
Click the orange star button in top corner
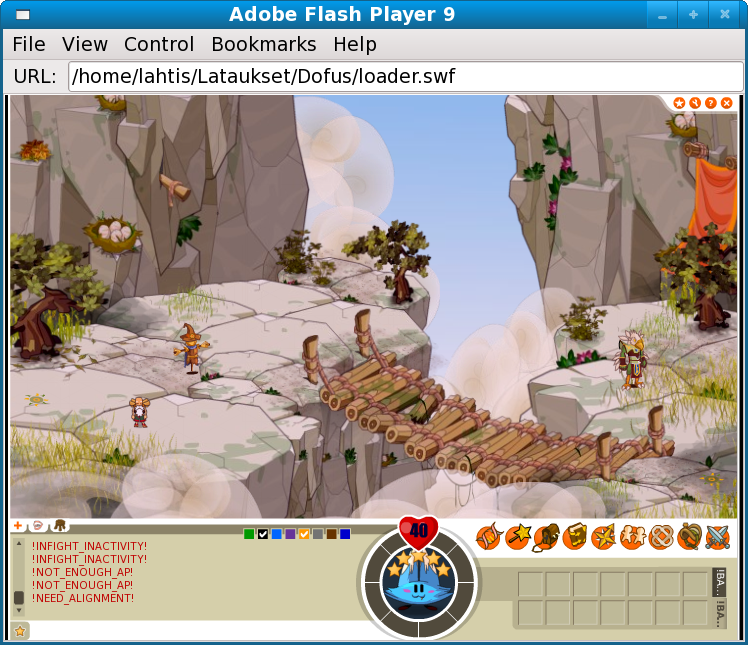(679, 103)
